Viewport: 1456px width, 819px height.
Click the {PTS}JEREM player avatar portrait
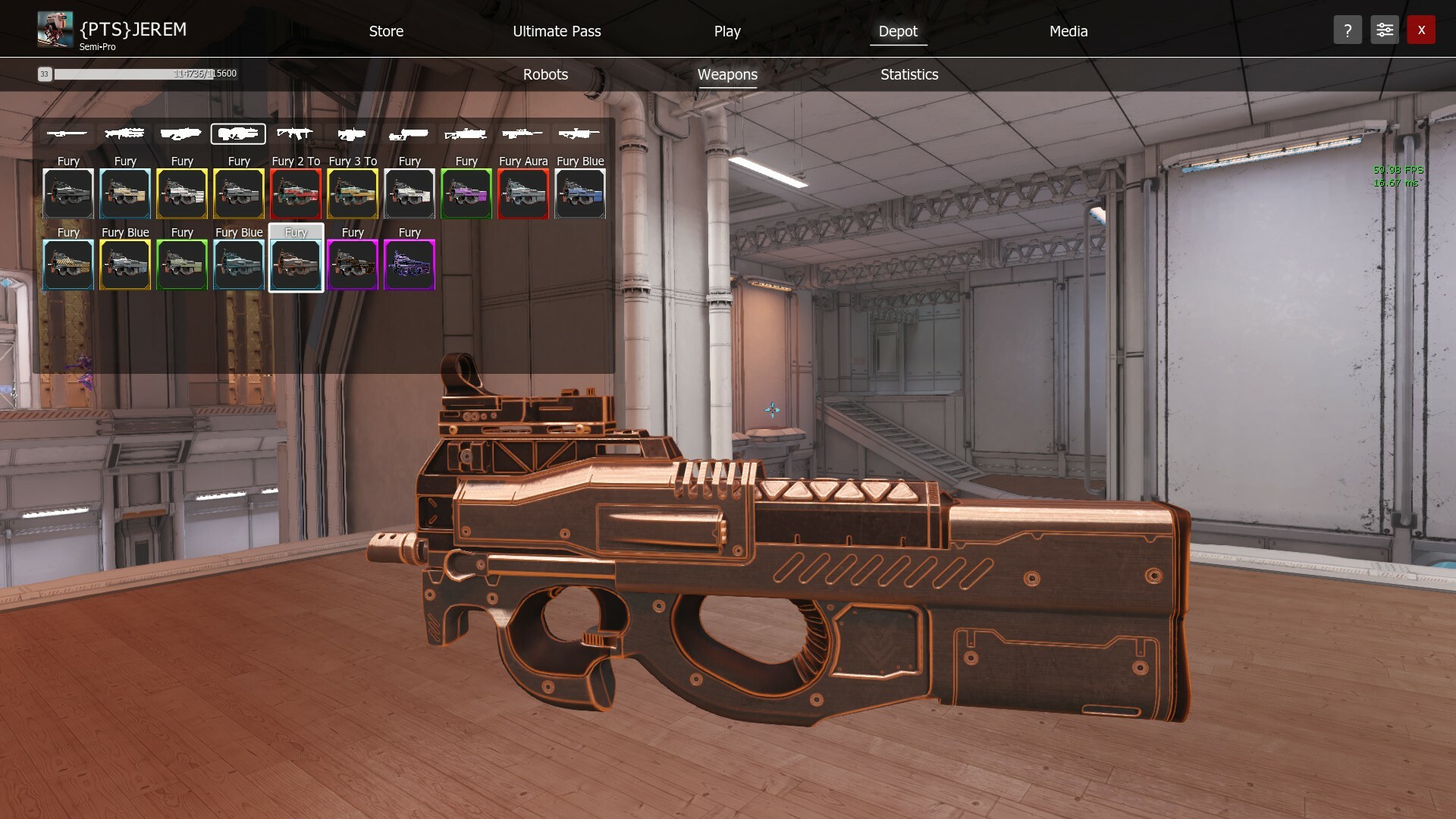click(x=54, y=29)
